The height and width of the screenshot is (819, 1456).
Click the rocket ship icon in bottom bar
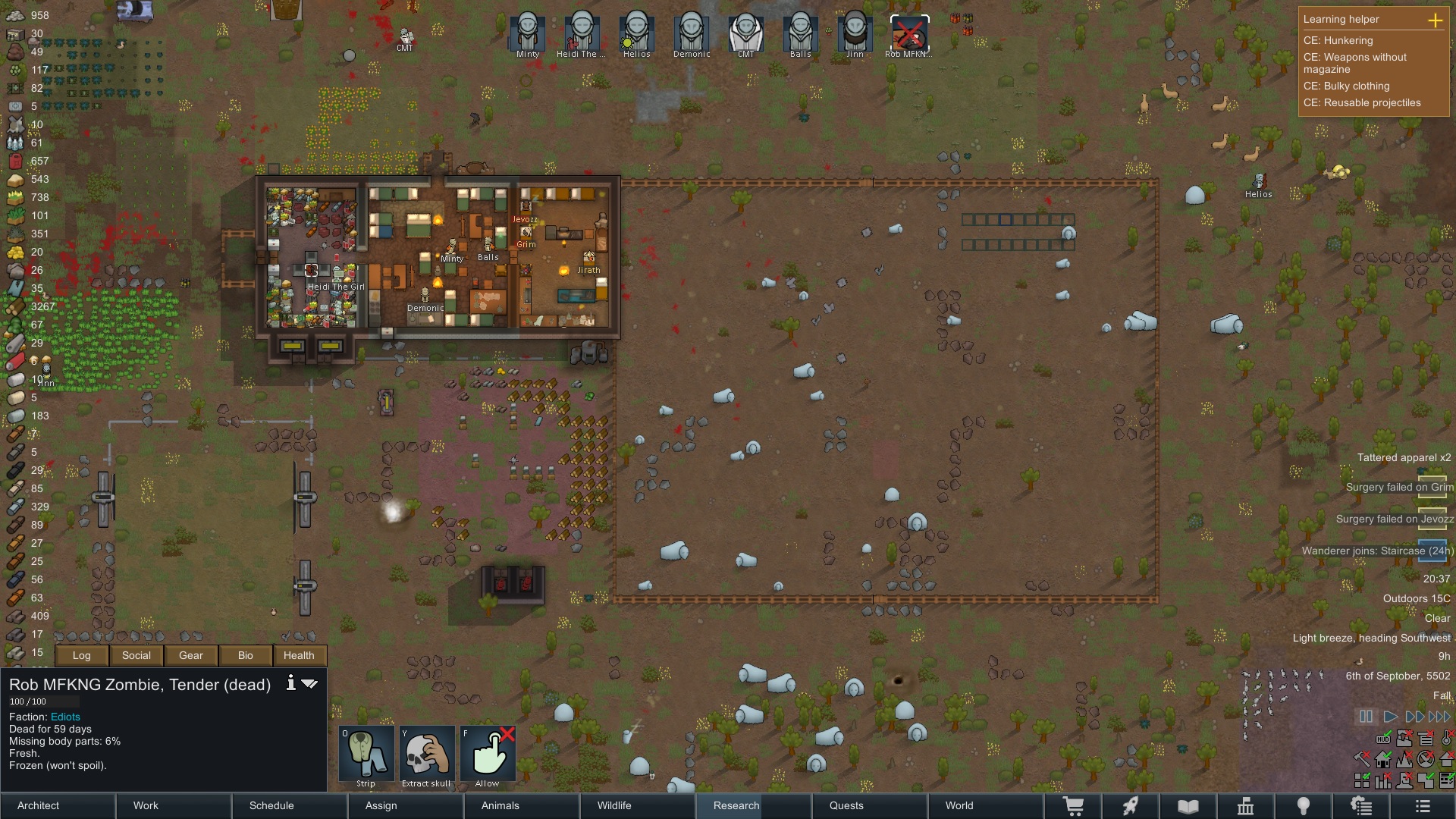1132,806
